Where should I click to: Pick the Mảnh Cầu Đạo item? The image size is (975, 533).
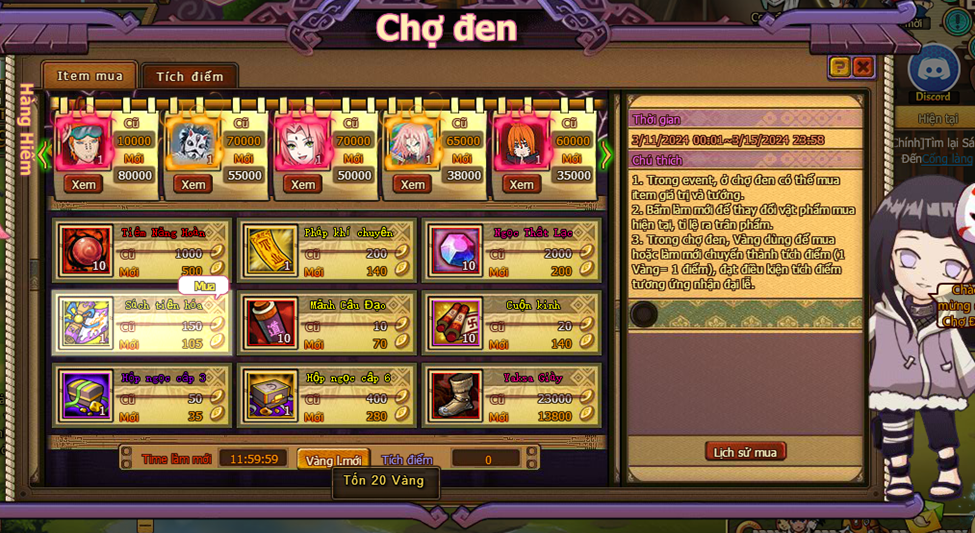pyautogui.click(x=271, y=323)
